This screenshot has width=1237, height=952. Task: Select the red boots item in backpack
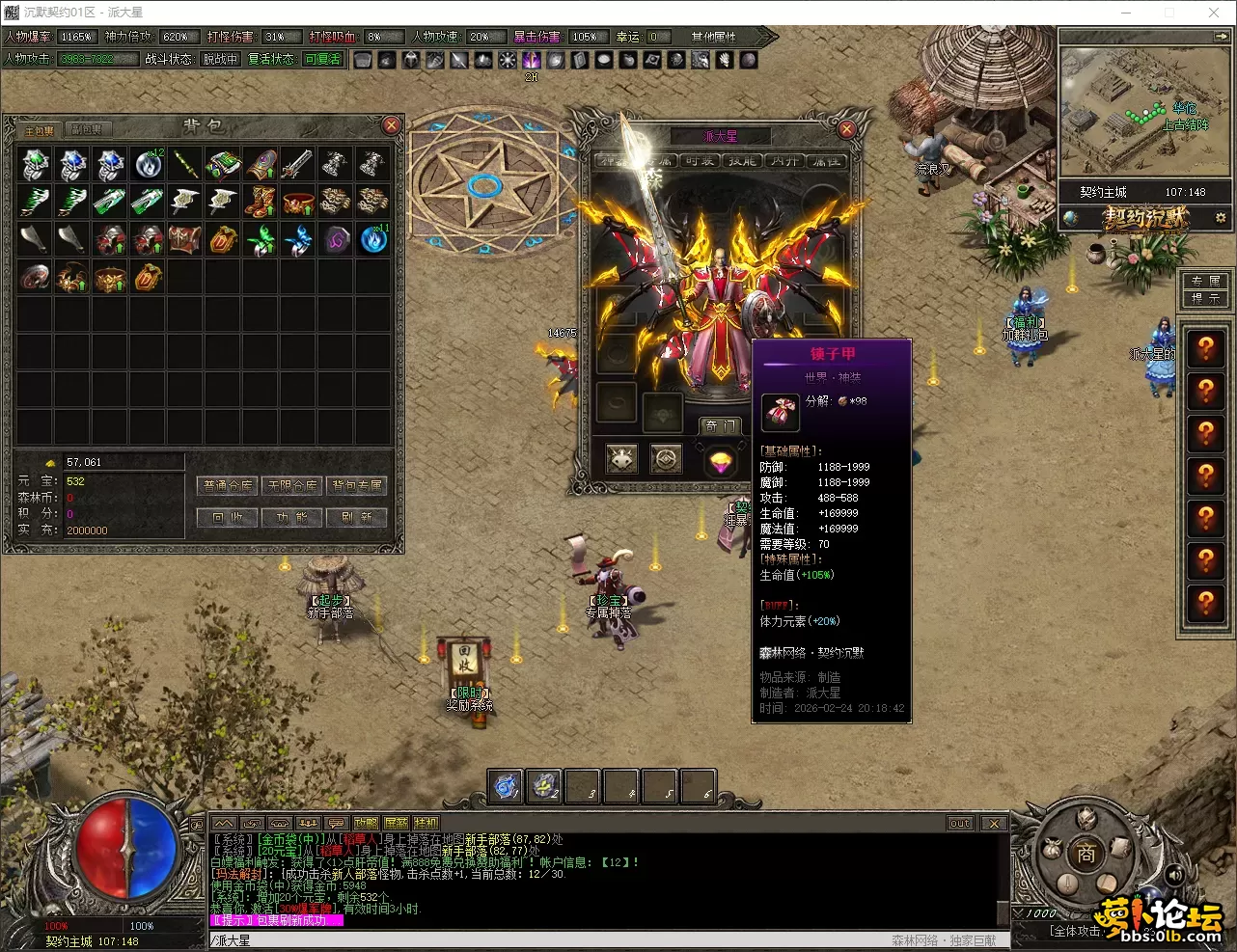261,202
